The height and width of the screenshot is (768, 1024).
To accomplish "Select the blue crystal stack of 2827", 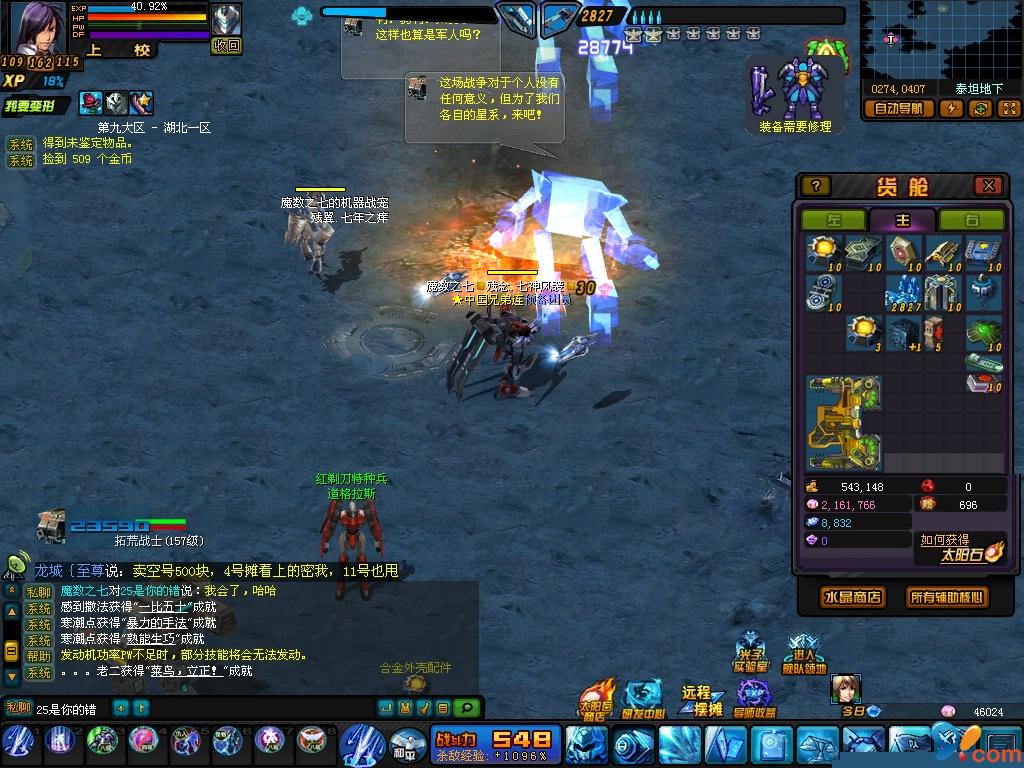I will (903, 294).
